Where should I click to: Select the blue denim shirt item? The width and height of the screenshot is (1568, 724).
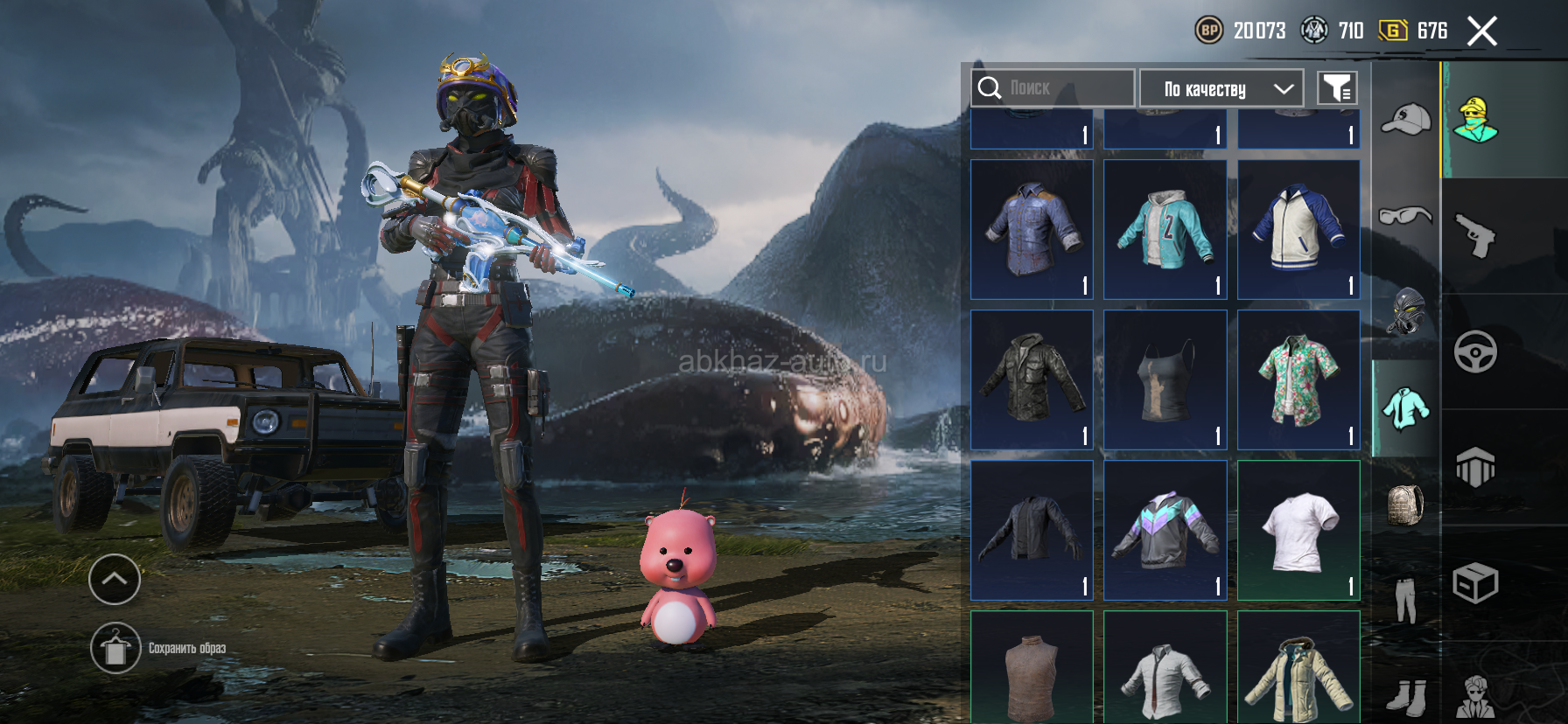(x=1032, y=229)
